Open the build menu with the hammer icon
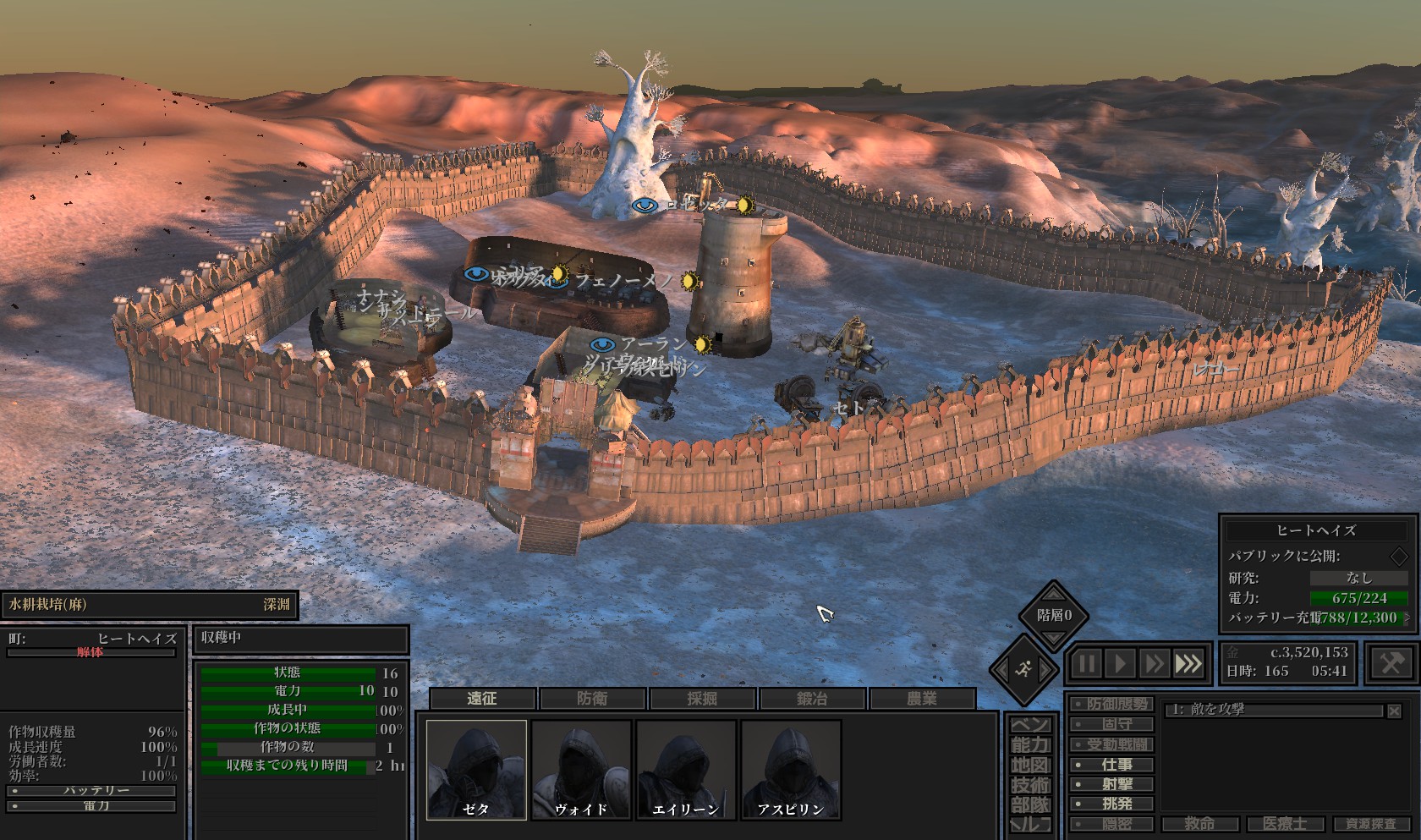The height and width of the screenshot is (840, 1421). [x=1391, y=663]
